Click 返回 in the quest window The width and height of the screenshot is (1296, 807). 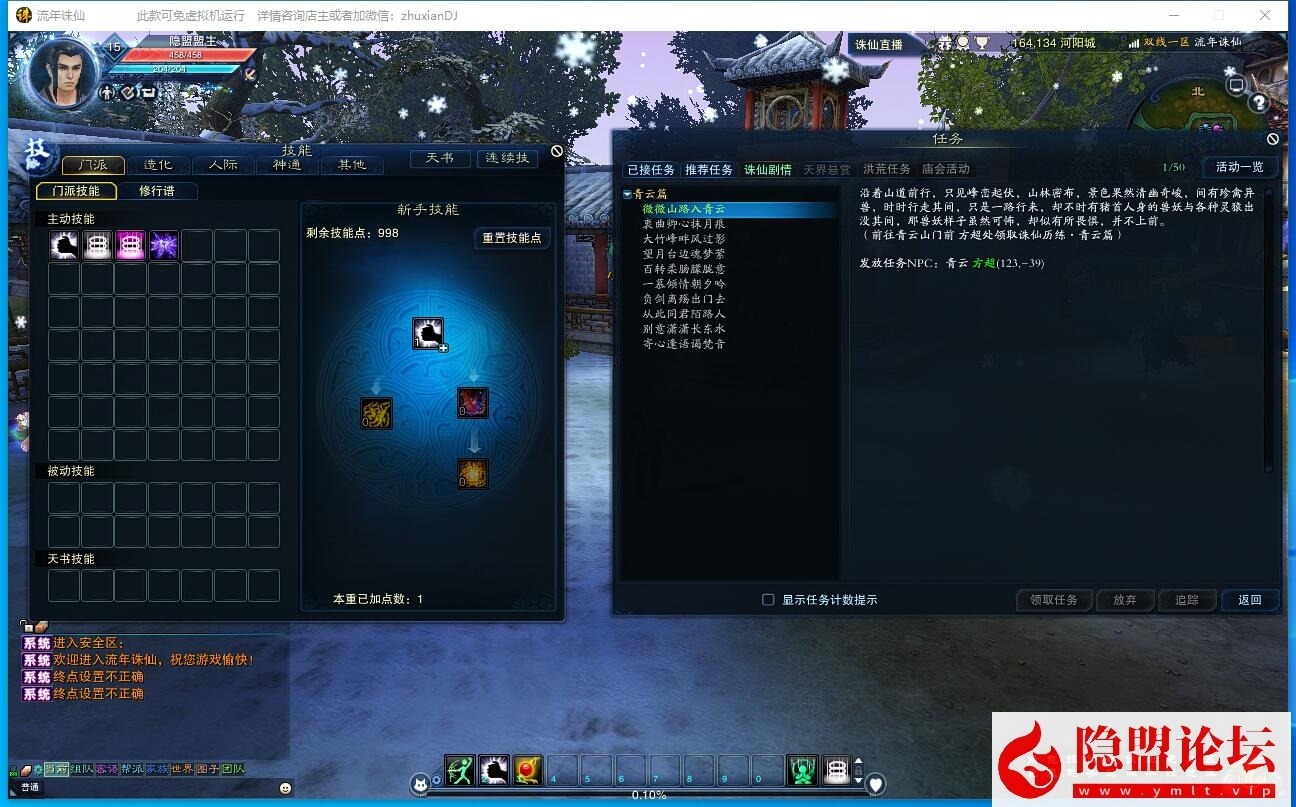[x=1249, y=600]
